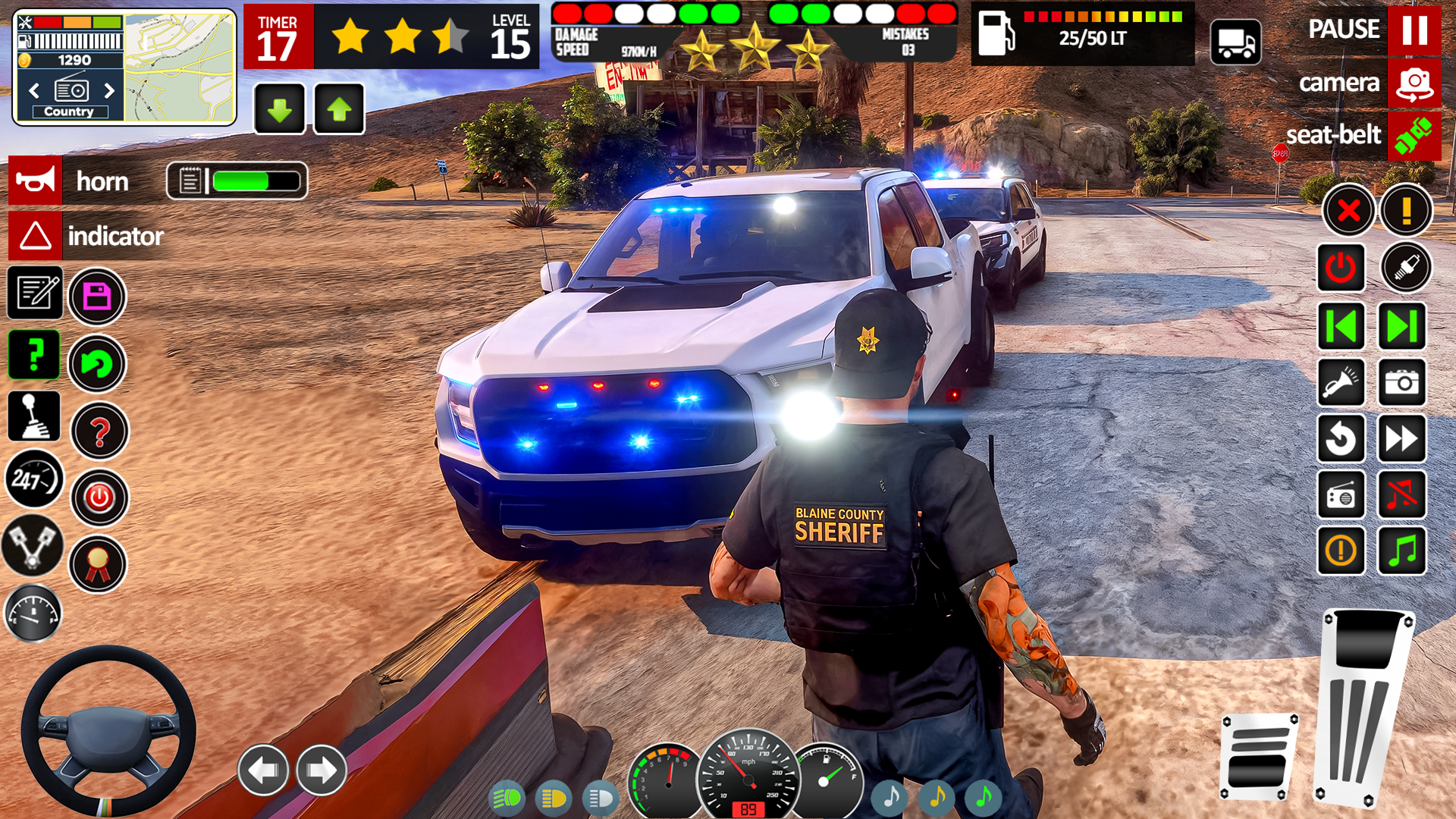Click the red X circle button
The image size is (1456, 819).
(x=1348, y=210)
